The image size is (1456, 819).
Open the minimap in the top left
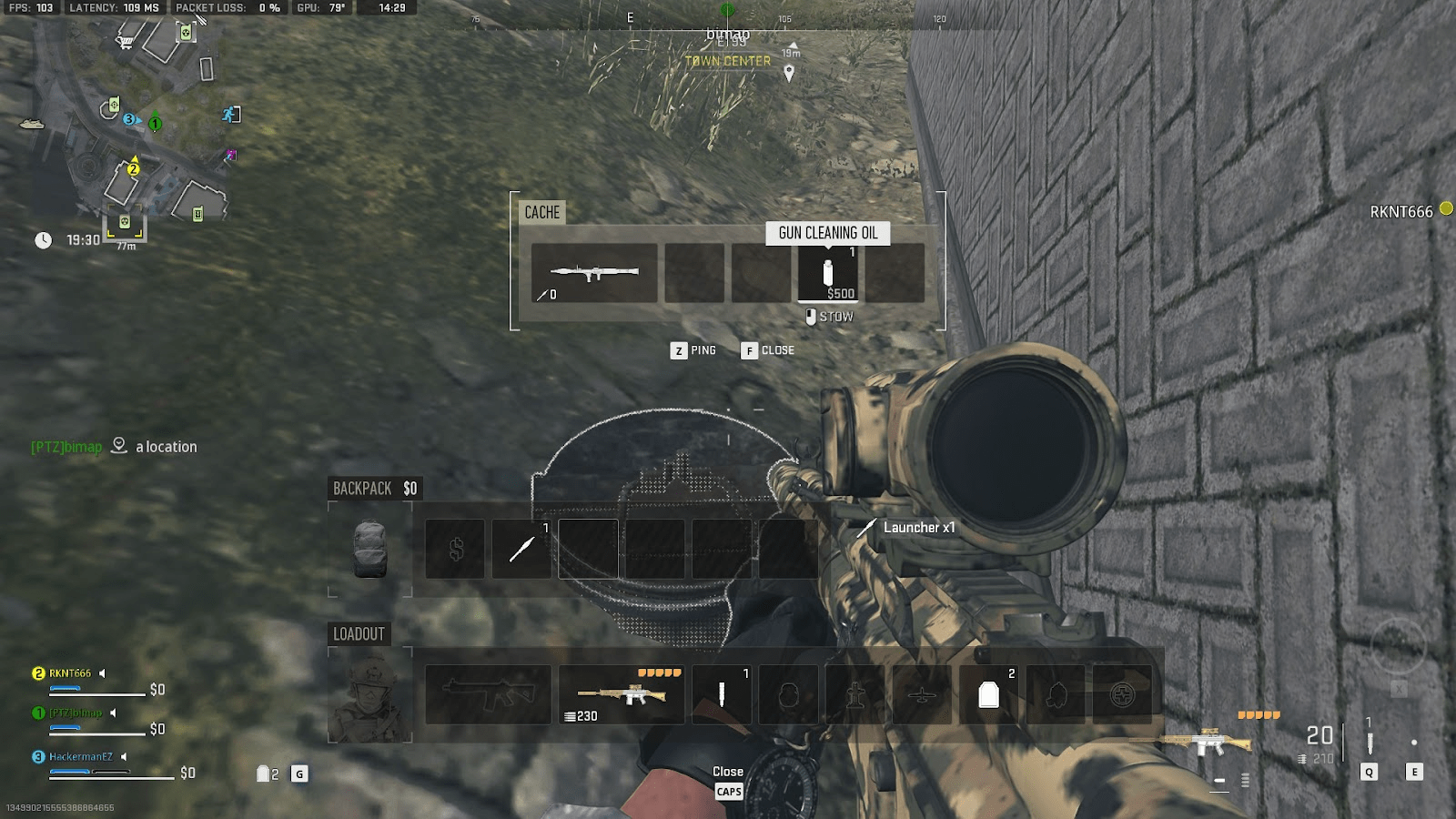[x=127, y=127]
